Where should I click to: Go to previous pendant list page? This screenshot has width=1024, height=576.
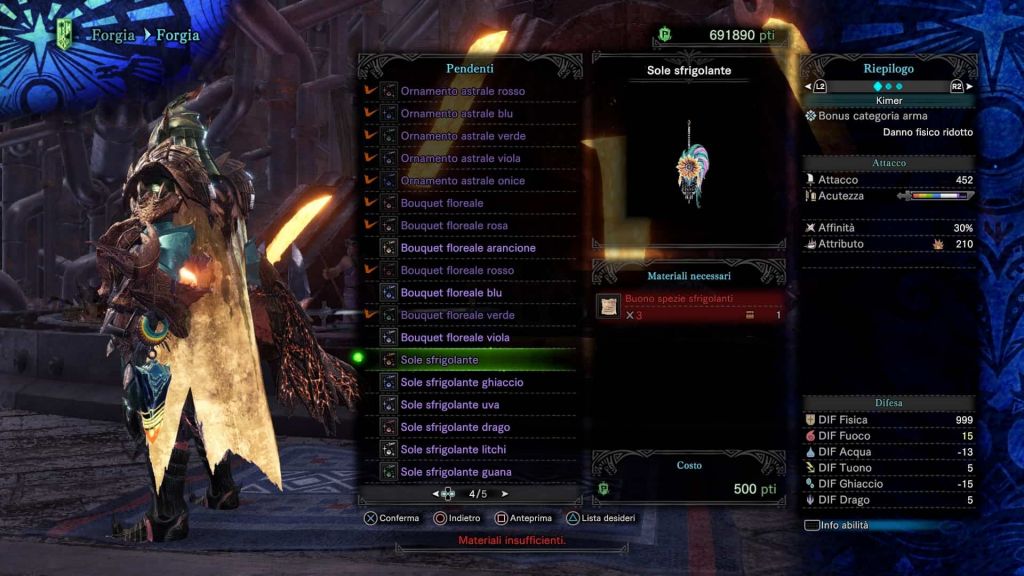pos(436,494)
